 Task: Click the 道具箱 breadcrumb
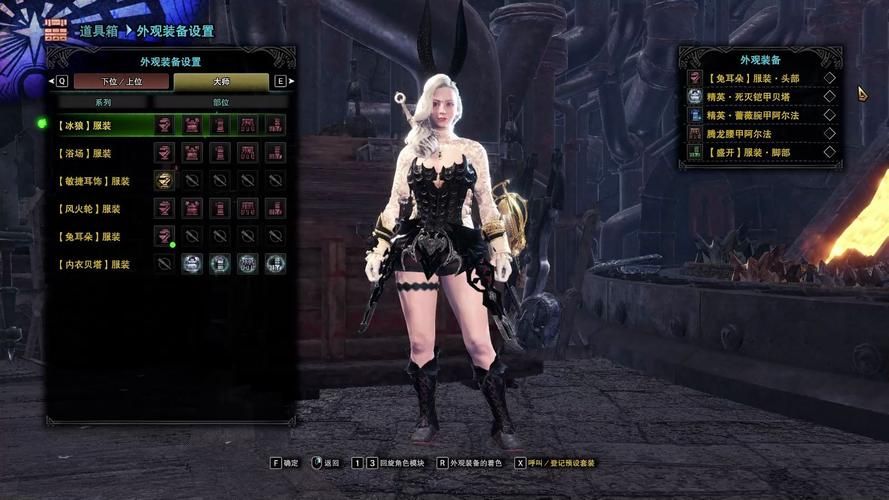[x=99, y=32]
